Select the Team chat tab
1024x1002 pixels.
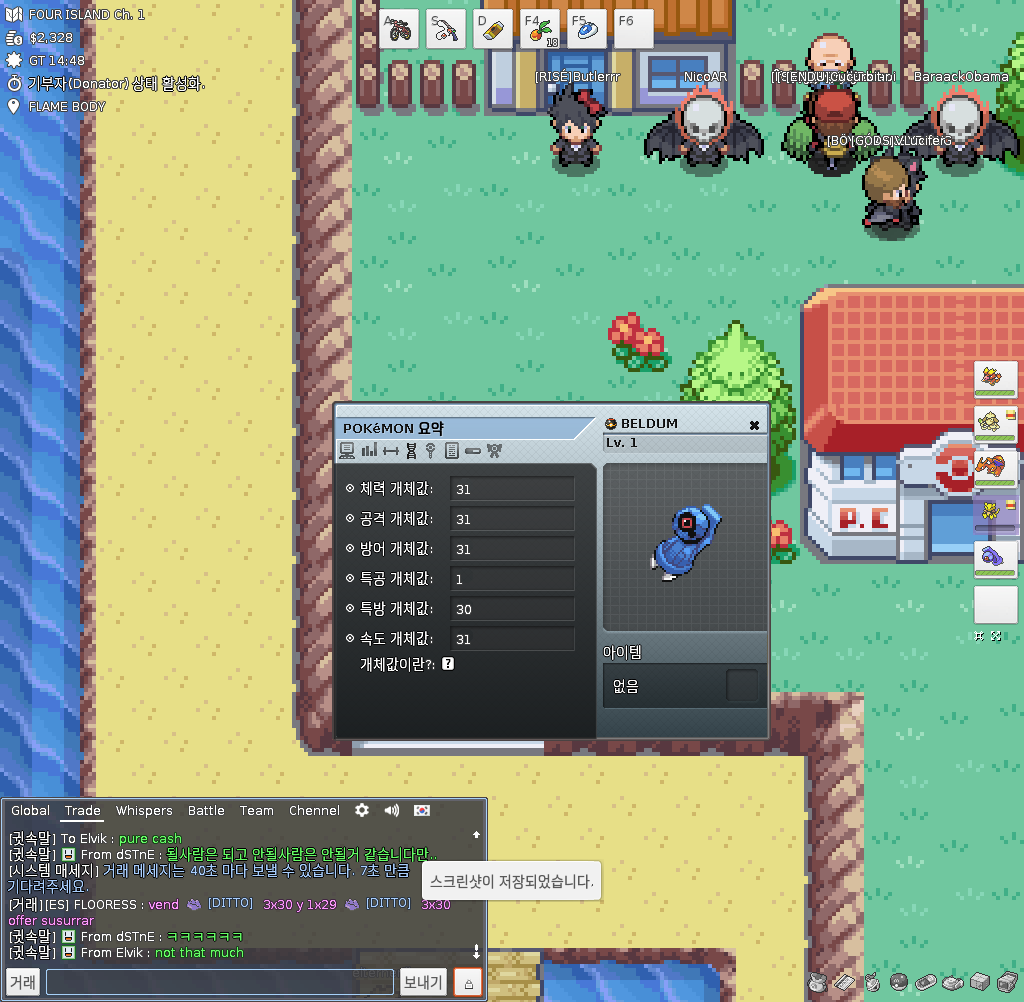click(256, 811)
